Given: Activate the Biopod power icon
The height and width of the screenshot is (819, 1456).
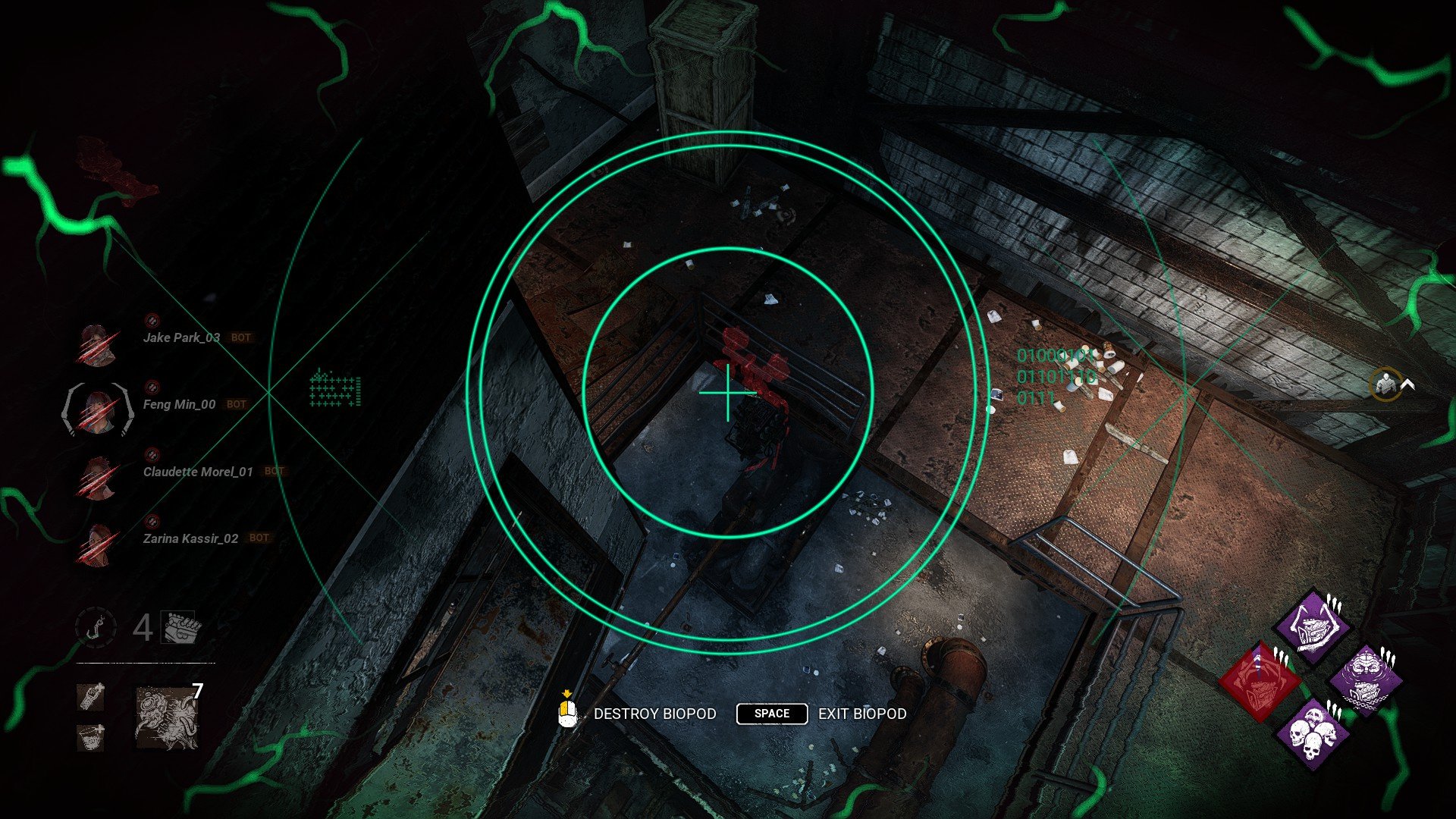Looking at the screenshot, I should (x=167, y=717).
